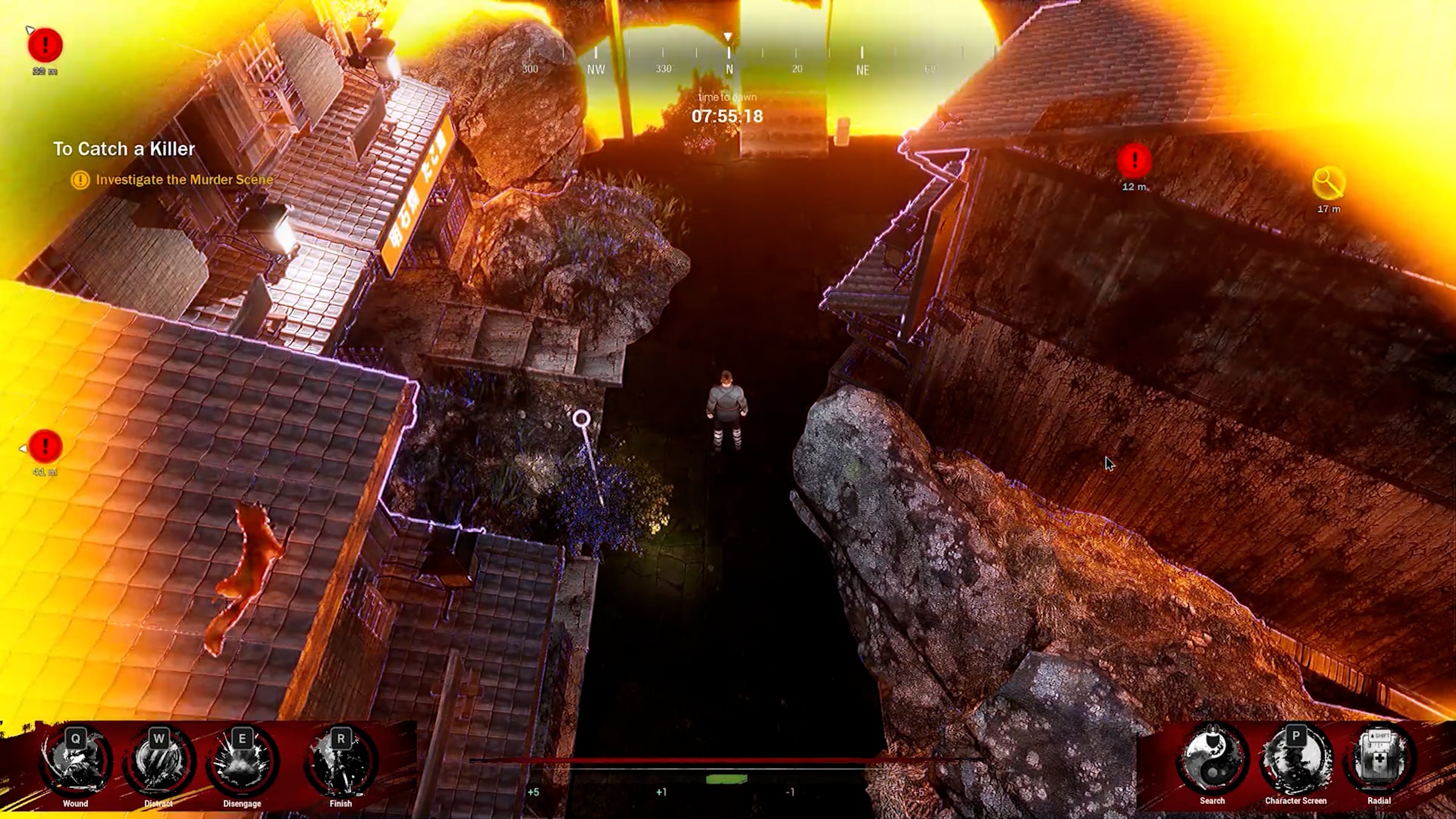Select the magnifying glass marker at 17 m
The width and height of the screenshot is (1456, 819).
(x=1329, y=183)
